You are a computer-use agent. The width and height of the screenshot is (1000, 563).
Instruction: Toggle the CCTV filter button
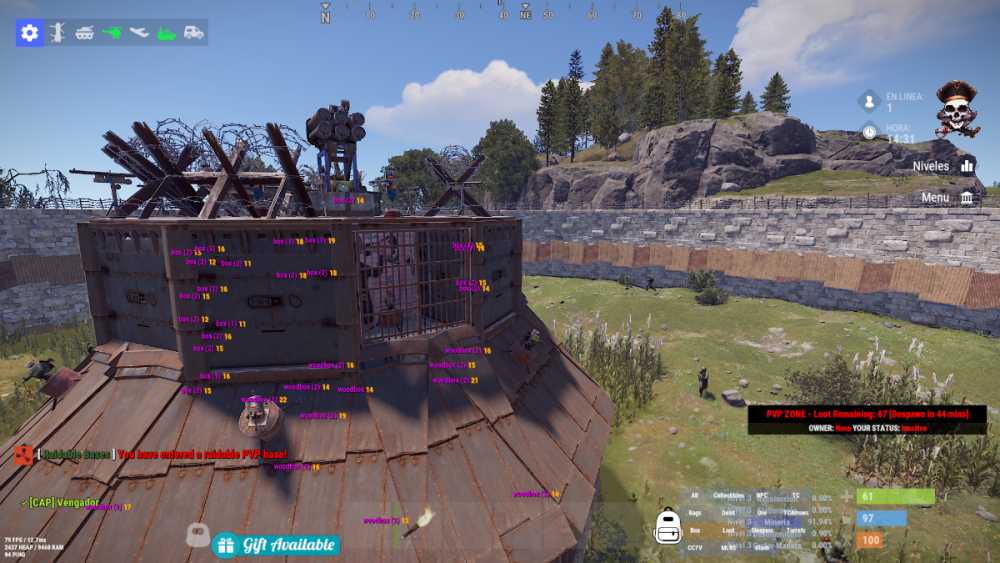click(695, 547)
